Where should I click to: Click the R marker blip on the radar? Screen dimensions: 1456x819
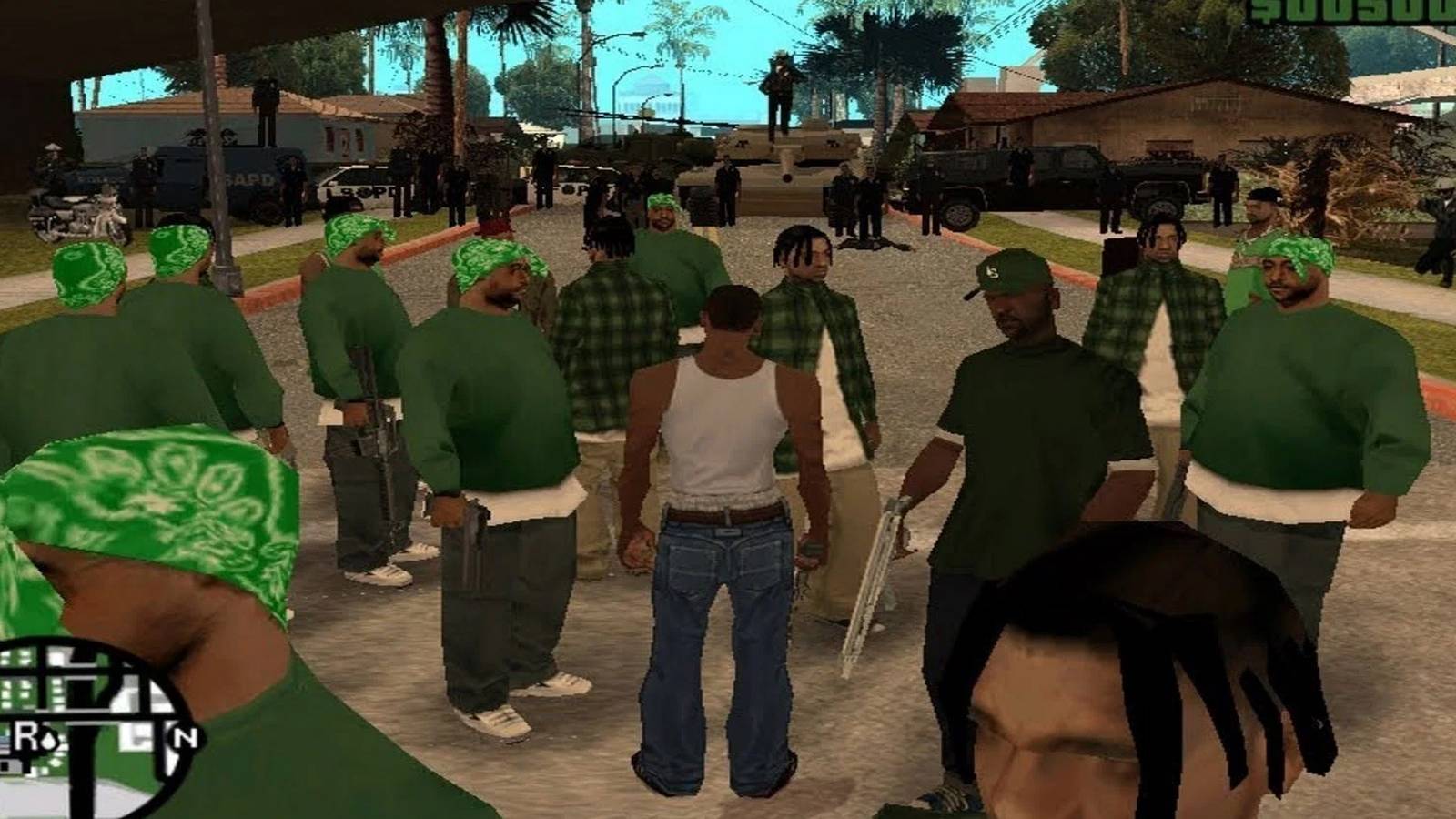coord(25,733)
